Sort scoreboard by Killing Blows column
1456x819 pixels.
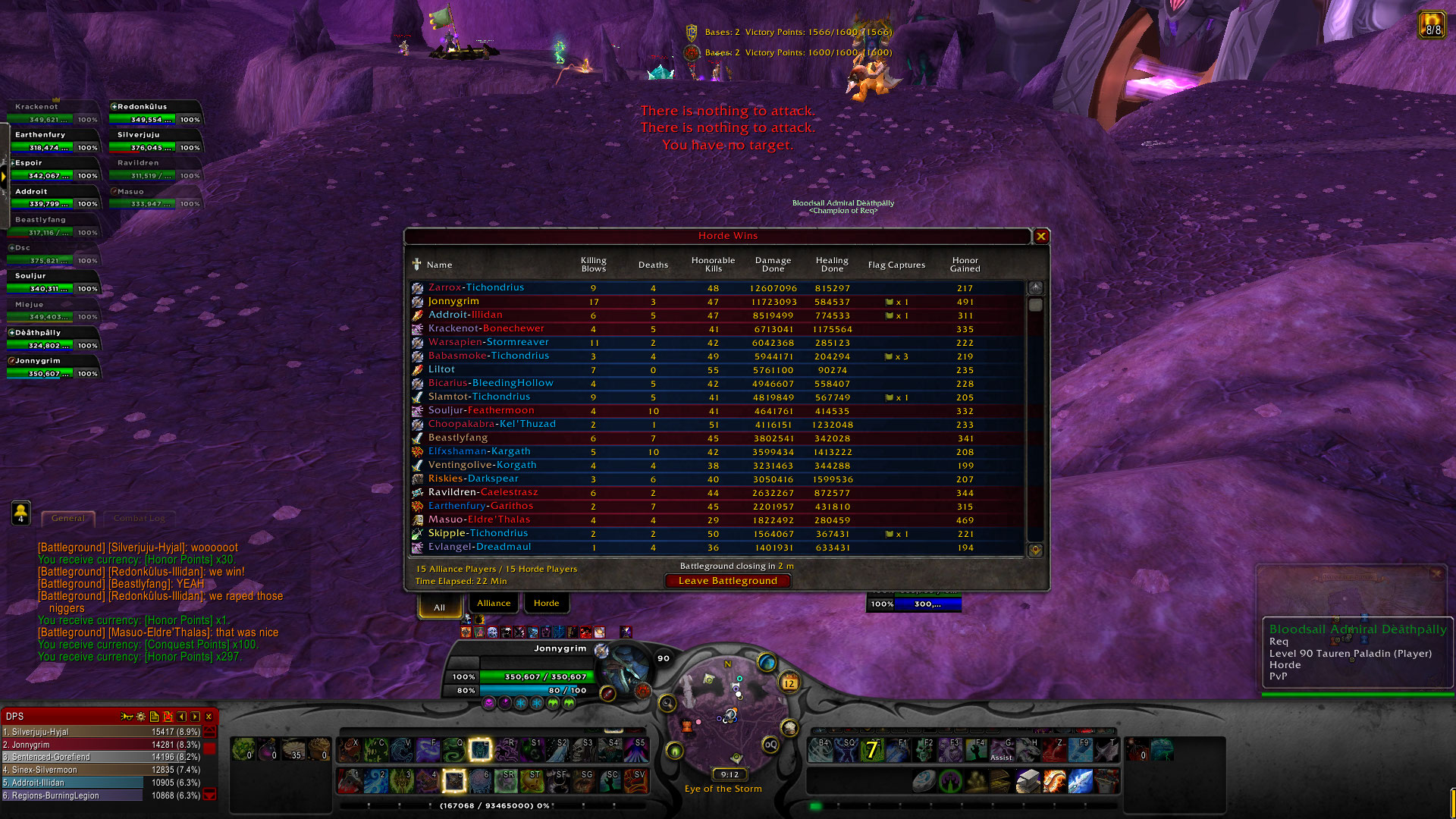point(593,265)
